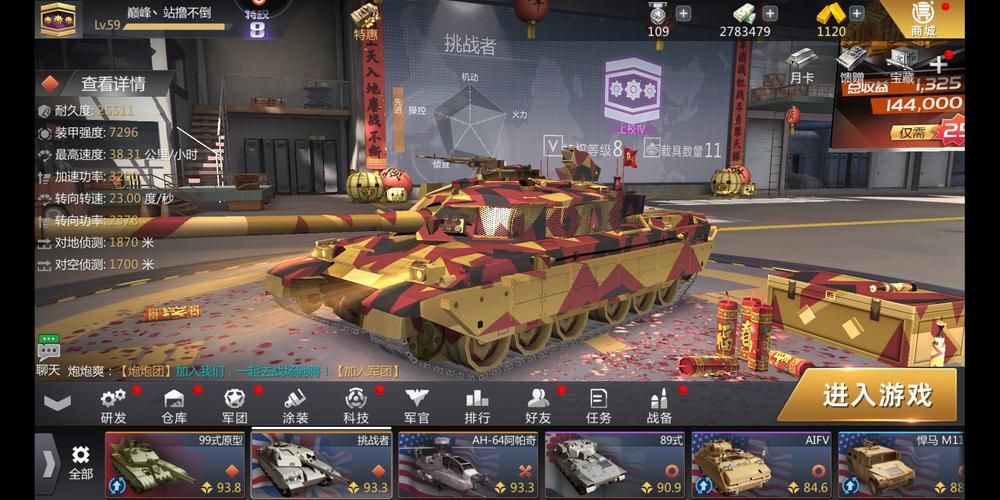Open the 月卡 monthly card
The height and width of the screenshot is (500, 1000).
[800, 65]
